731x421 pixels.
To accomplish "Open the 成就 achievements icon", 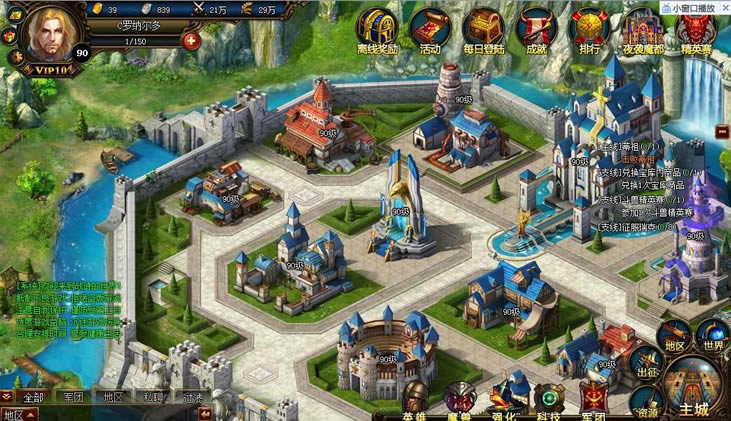I will [x=537, y=30].
